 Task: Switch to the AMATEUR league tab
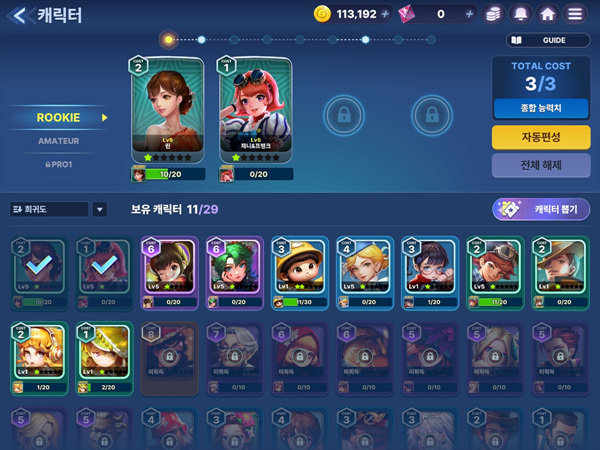pos(58,141)
